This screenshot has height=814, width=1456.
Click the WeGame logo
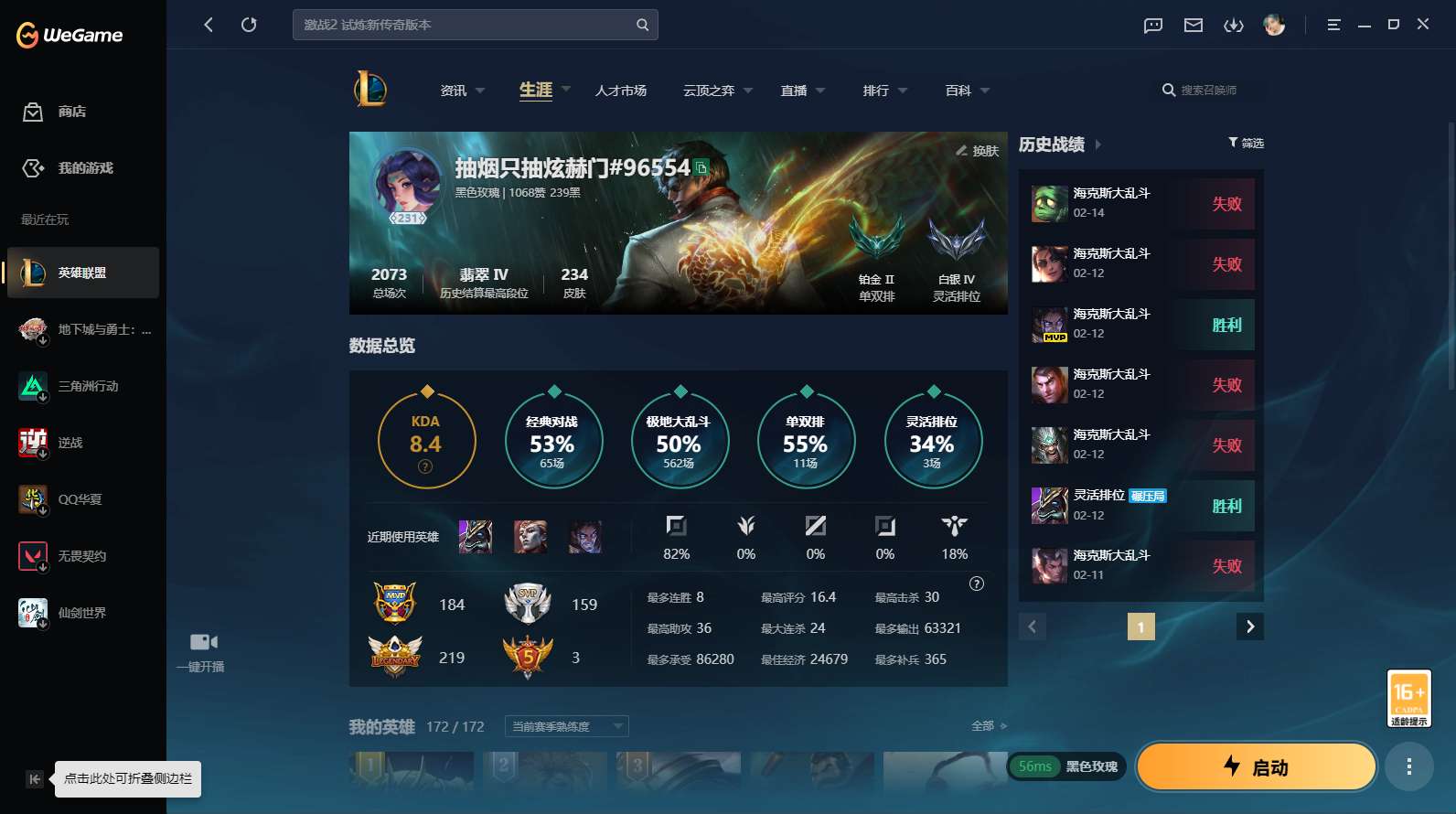69,35
